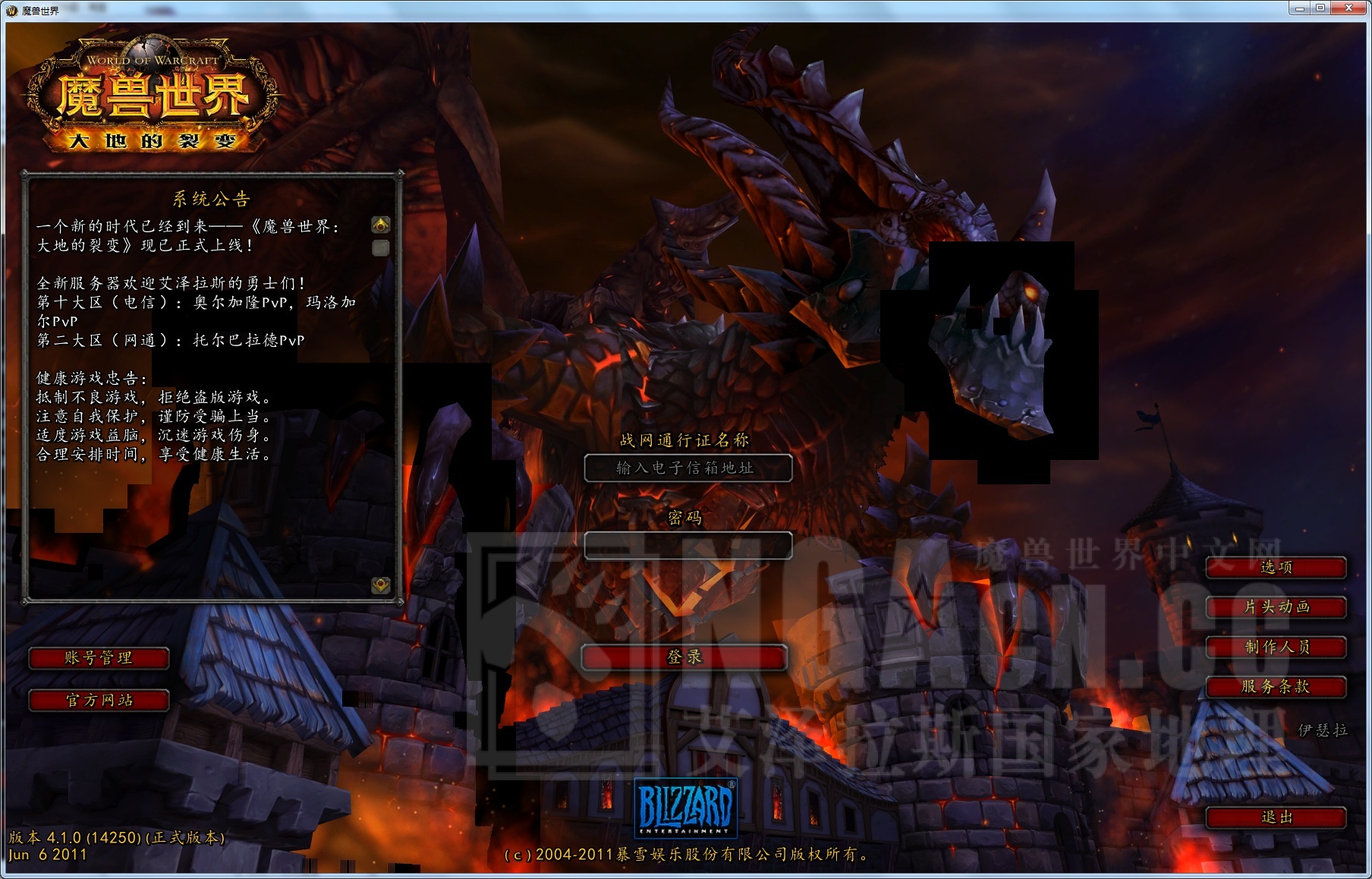This screenshot has width=1372, height=879.
Task: Focus the email address input field
Action: pos(688,468)
